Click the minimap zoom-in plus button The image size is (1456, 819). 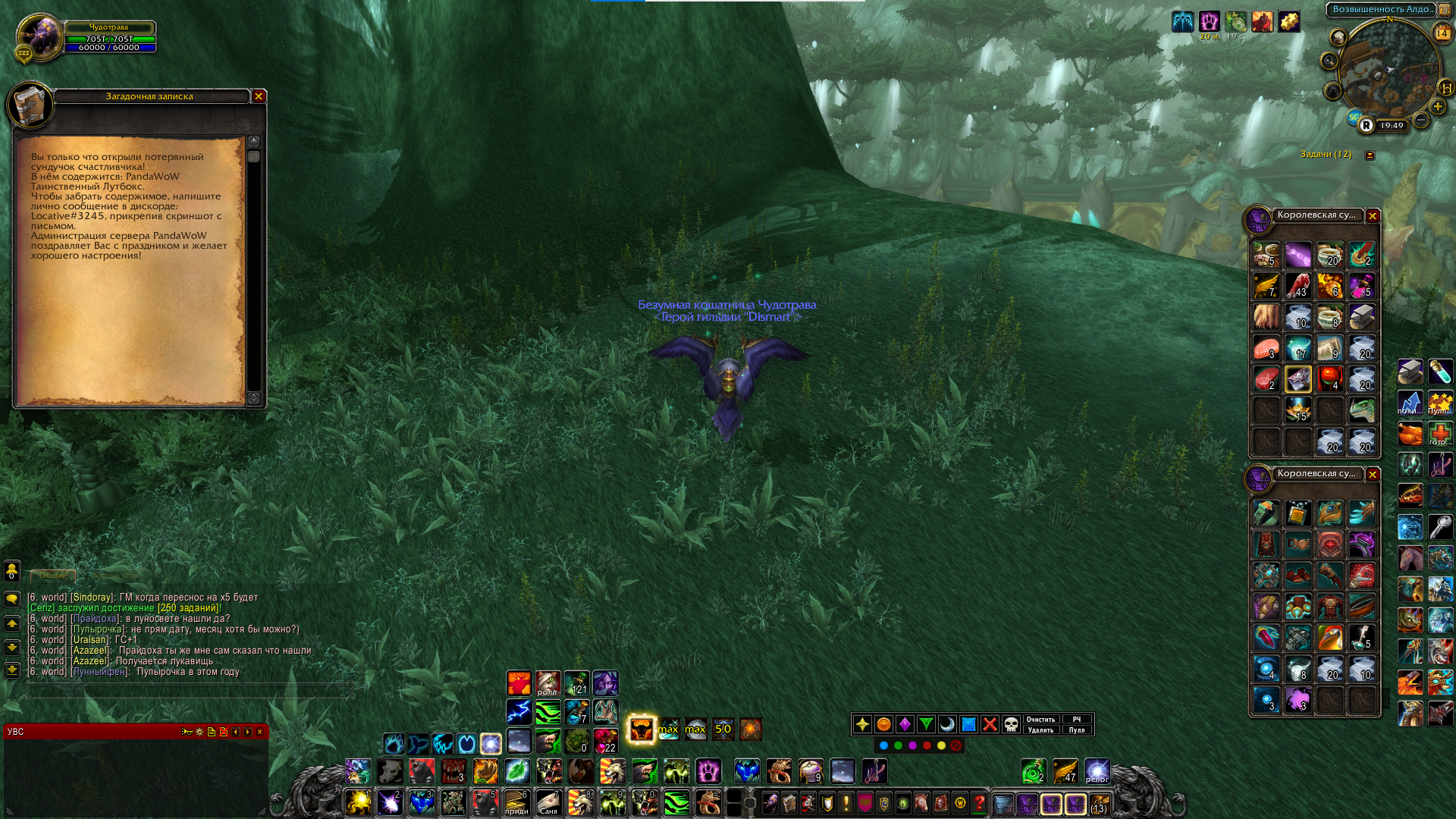(x=1438, y=107)
